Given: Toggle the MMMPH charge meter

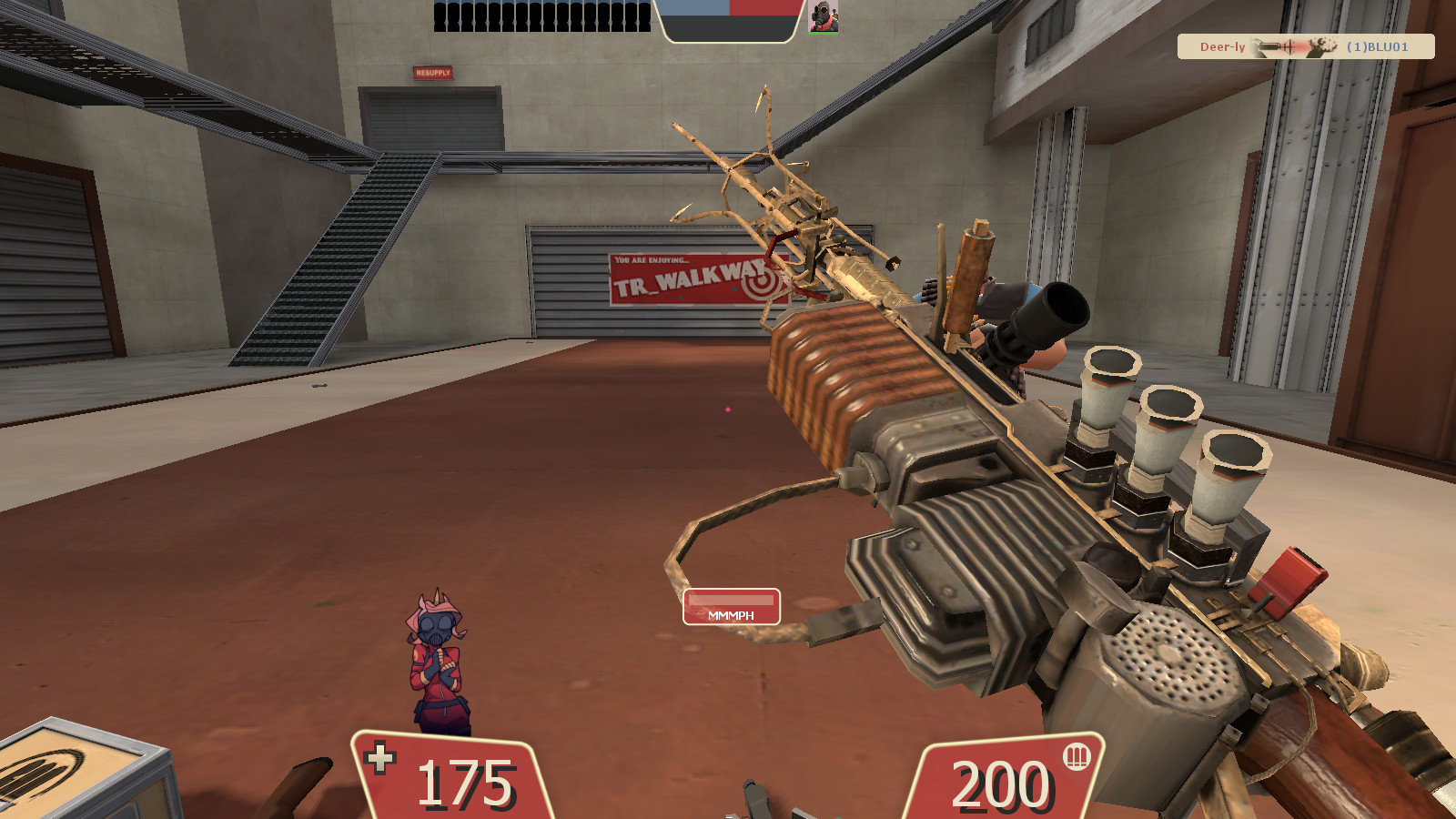Looking at the screenshot, I should point(732,607).
